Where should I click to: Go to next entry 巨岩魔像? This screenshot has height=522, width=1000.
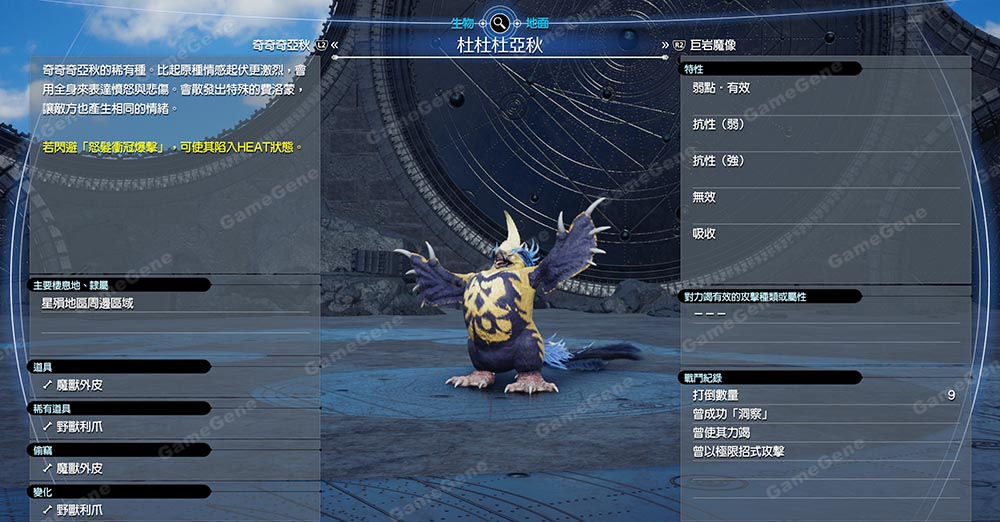[713, 45]
